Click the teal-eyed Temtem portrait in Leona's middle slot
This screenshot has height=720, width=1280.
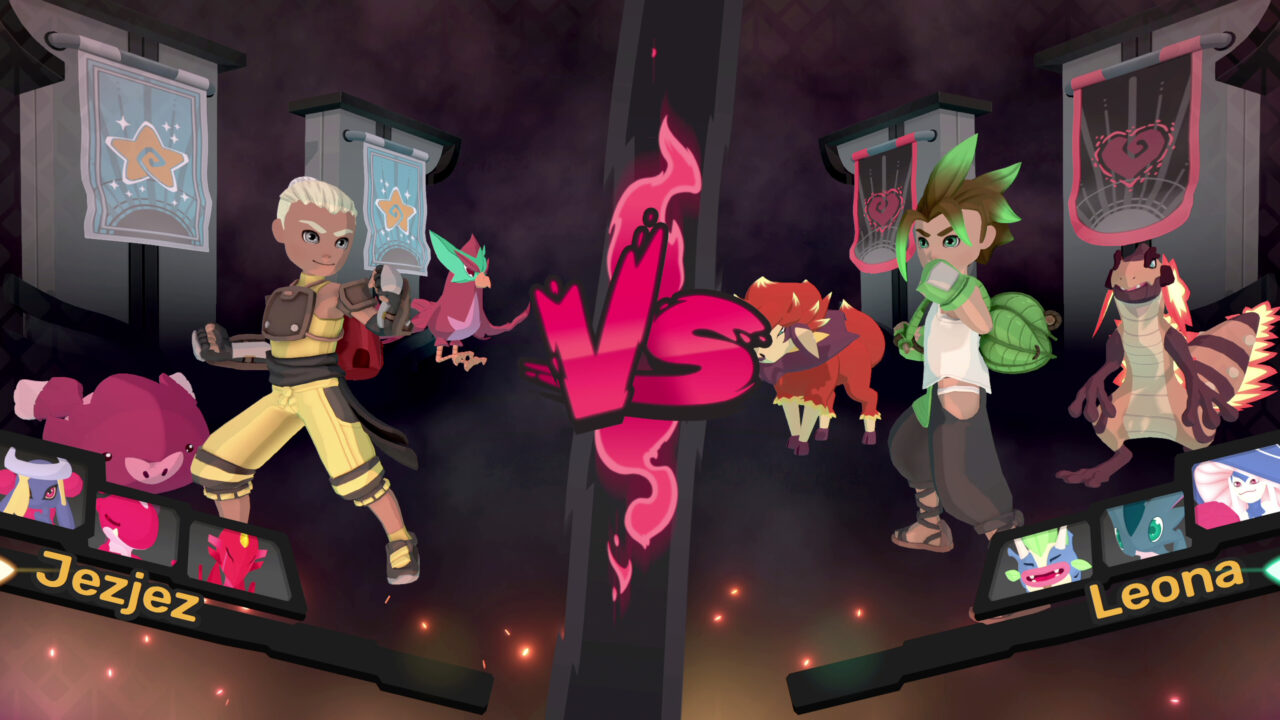point(1147,529)
